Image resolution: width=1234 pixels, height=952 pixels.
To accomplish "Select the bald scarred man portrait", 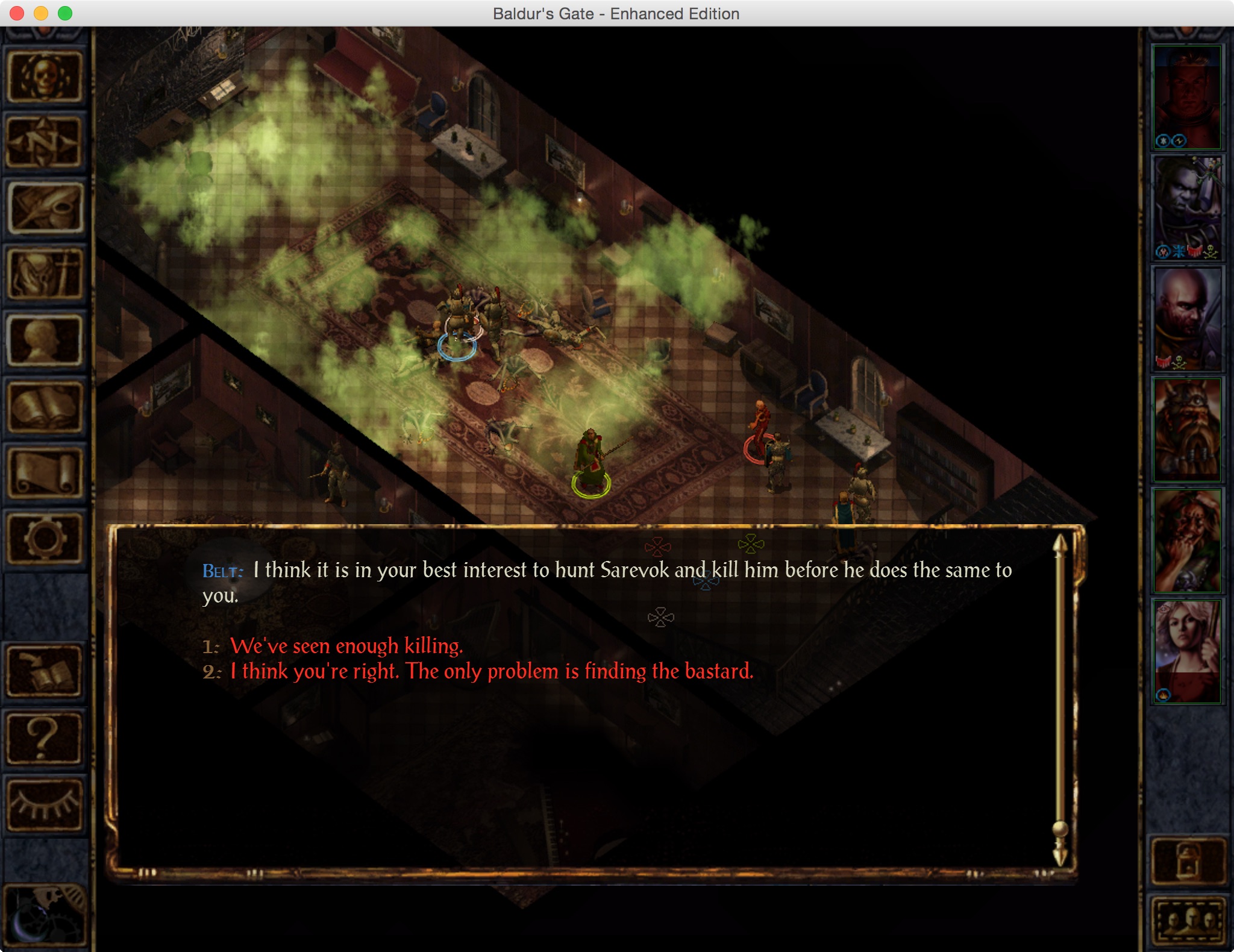I will tap(1186, 318).
